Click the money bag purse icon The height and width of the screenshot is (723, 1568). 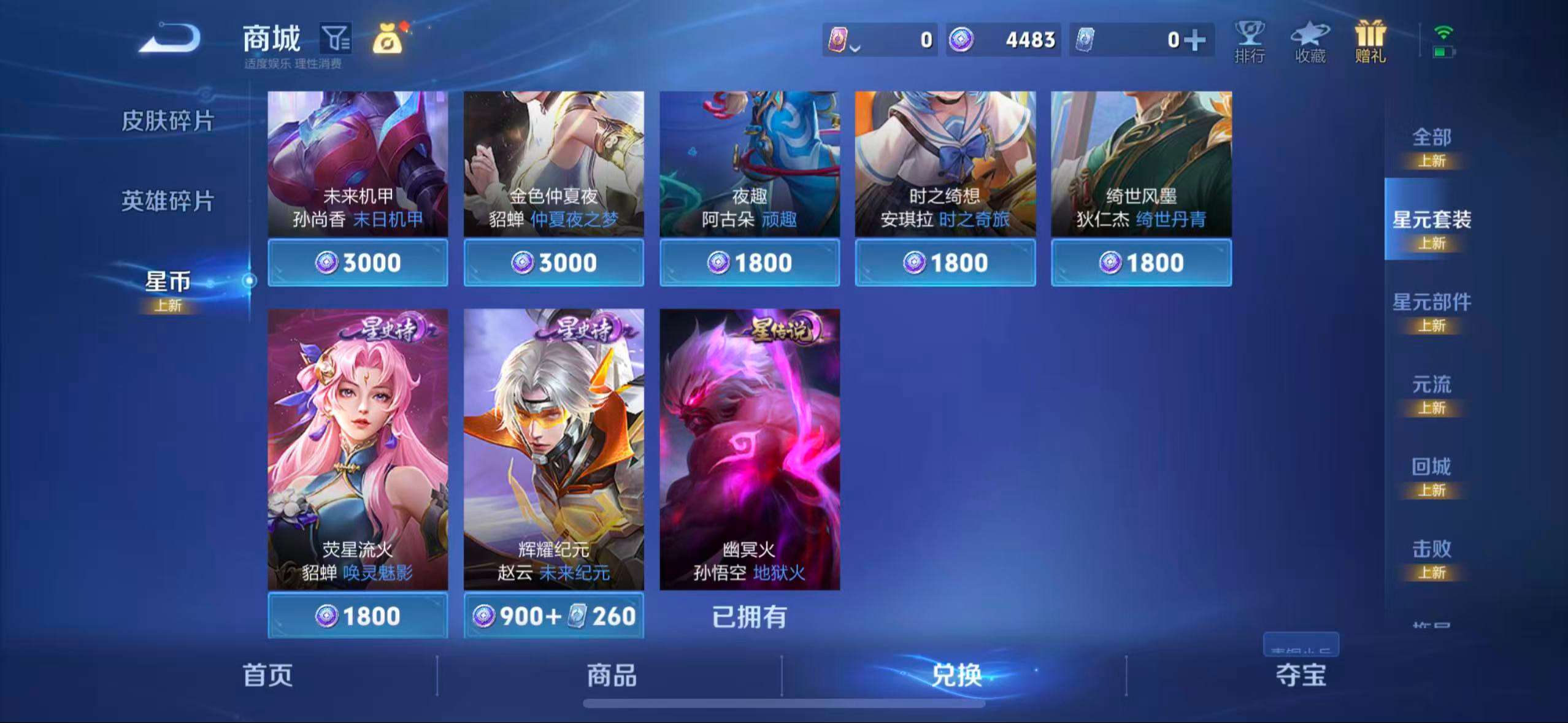(x=390, y=39)
